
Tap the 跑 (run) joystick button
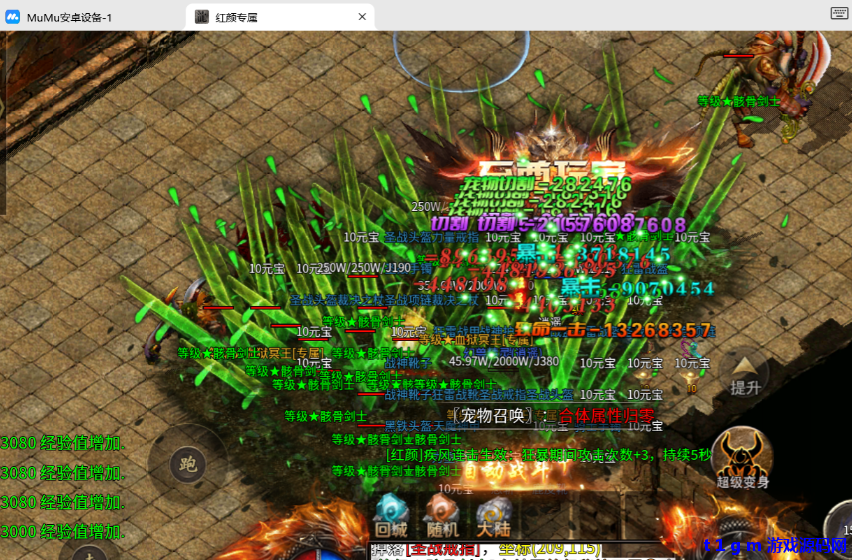click(x=187, y=464)
